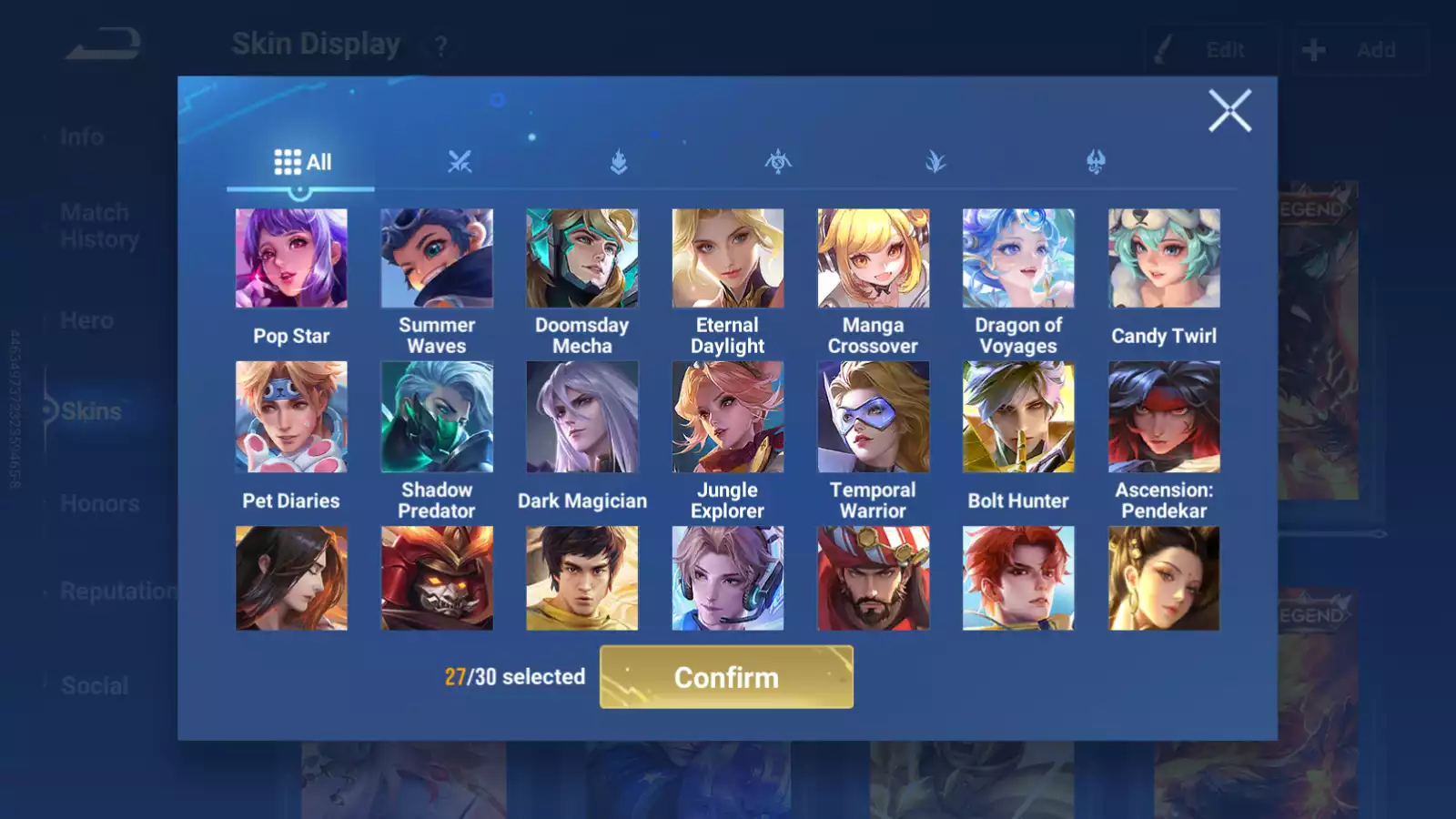This screenshot has width=1456, height=819.
Task: Select the Dragon of Voyages skin
Action: click(1018, 258)
